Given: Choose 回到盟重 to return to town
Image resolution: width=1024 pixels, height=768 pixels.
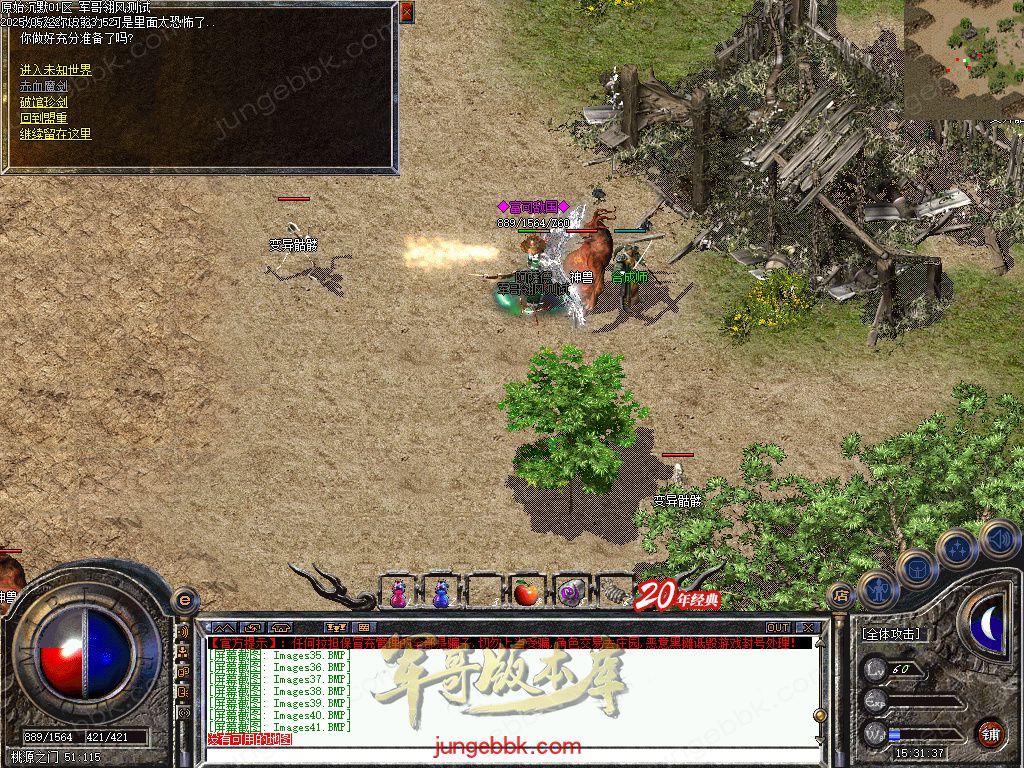Looking at the screenshot, I should pos(44,118).
